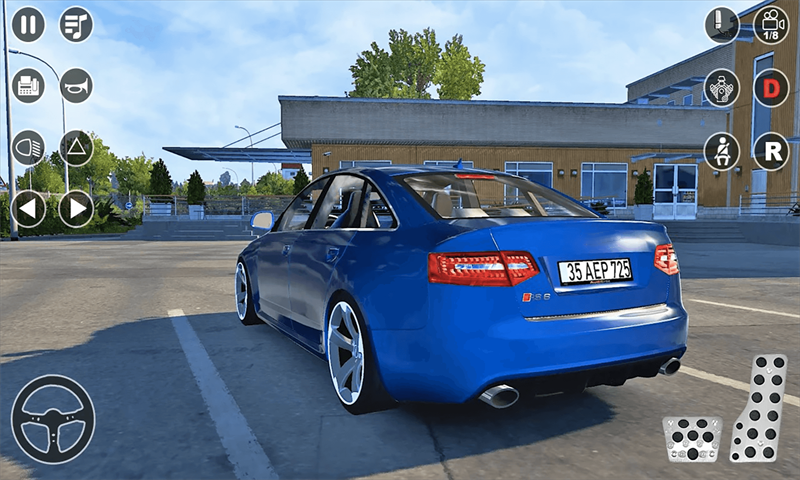This screenshot has height=480, width=800.
Task: Toggle the headlights icon
Action: 28,148
